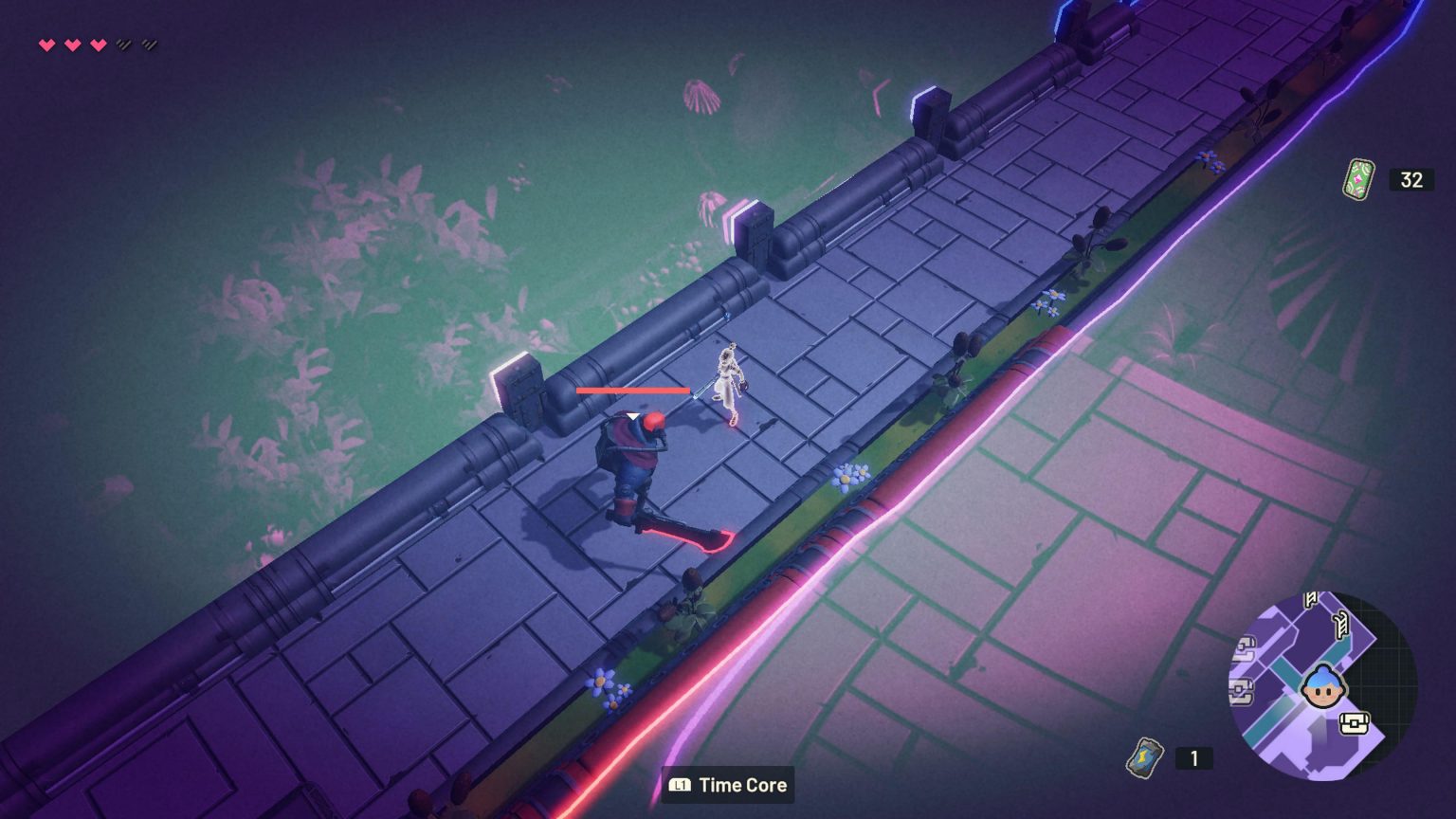
Task: Click the enemy's red health bar
Action: coord(630,389)
